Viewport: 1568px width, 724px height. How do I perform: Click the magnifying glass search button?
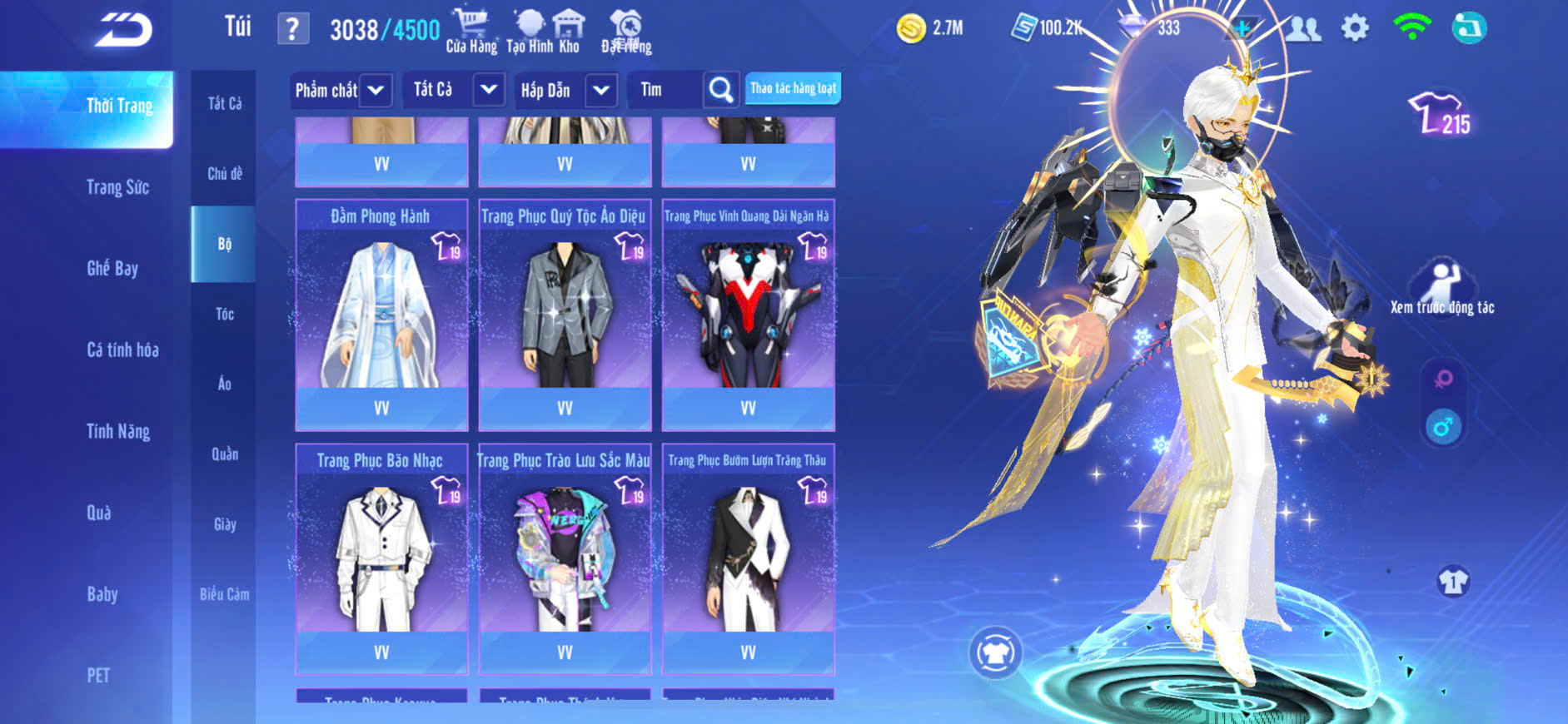pos(721,90)
